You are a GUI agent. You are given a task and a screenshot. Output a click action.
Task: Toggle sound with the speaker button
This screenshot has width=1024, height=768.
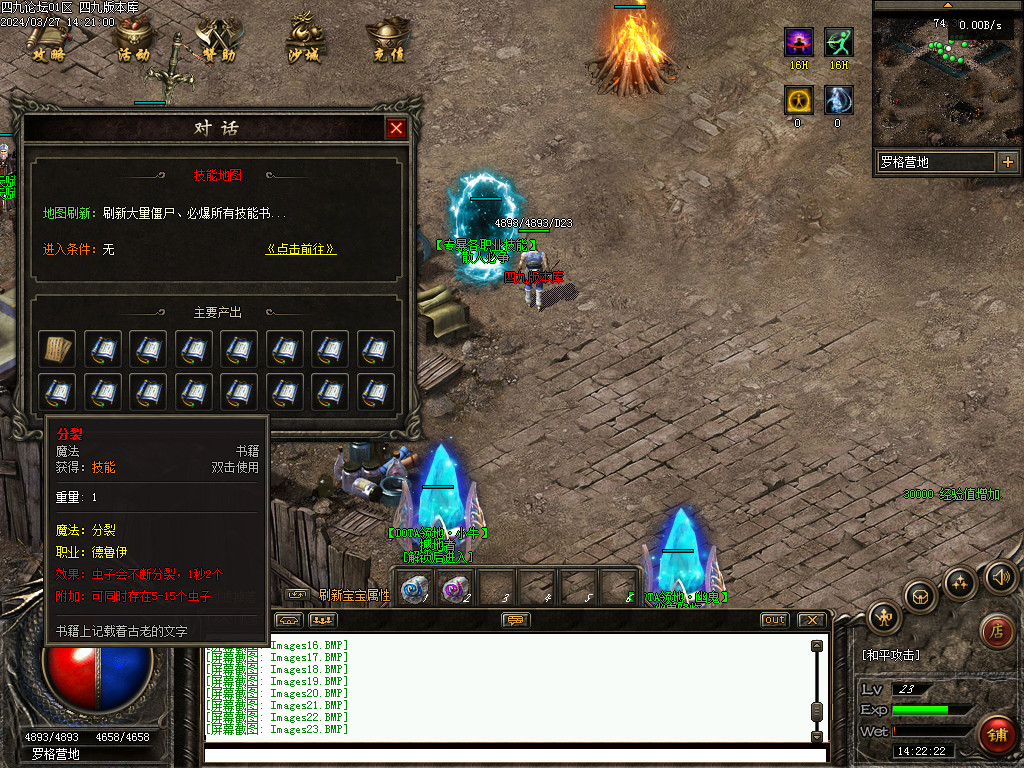point(999,576)
